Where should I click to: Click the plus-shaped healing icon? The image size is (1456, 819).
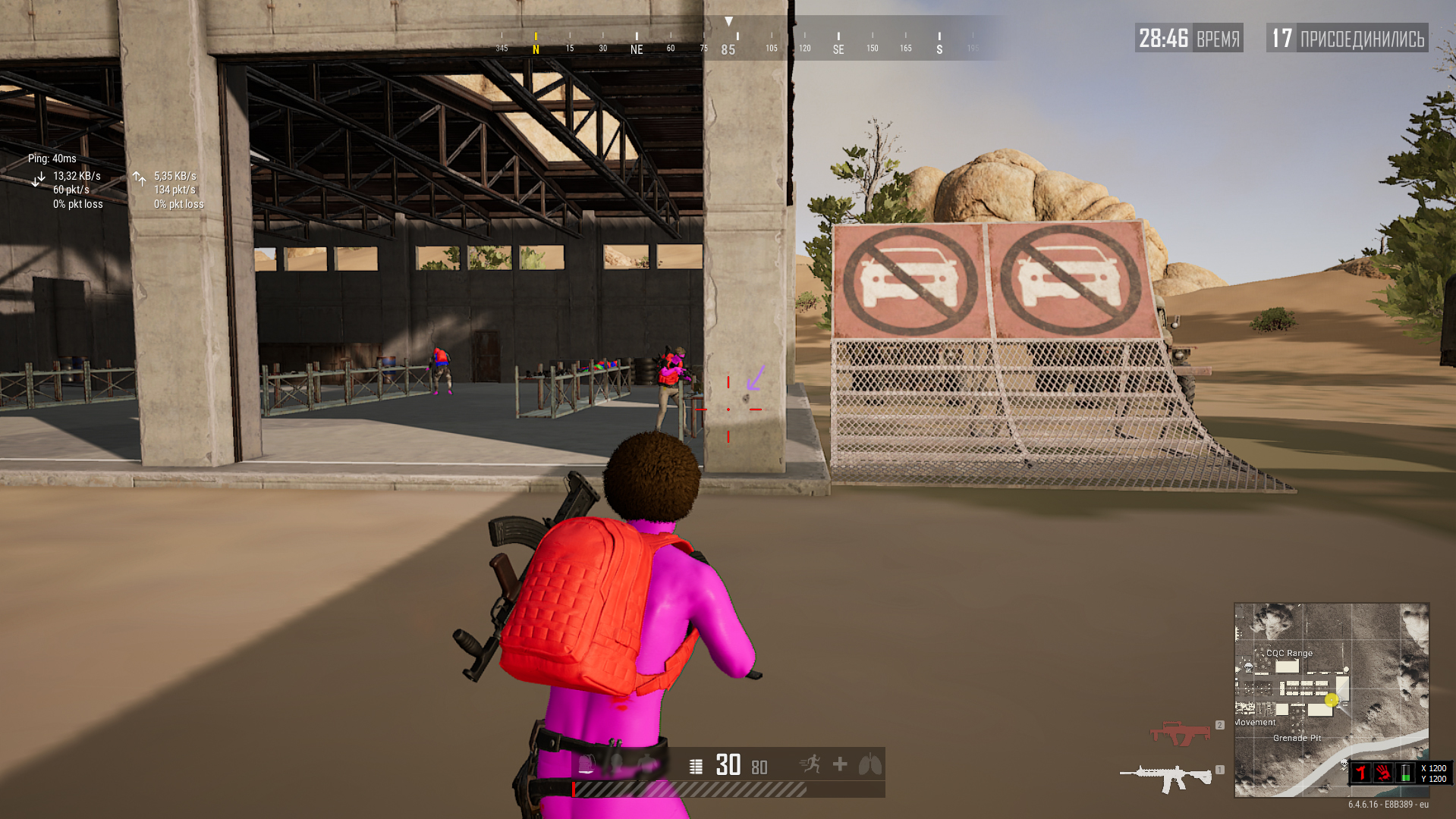840,764
